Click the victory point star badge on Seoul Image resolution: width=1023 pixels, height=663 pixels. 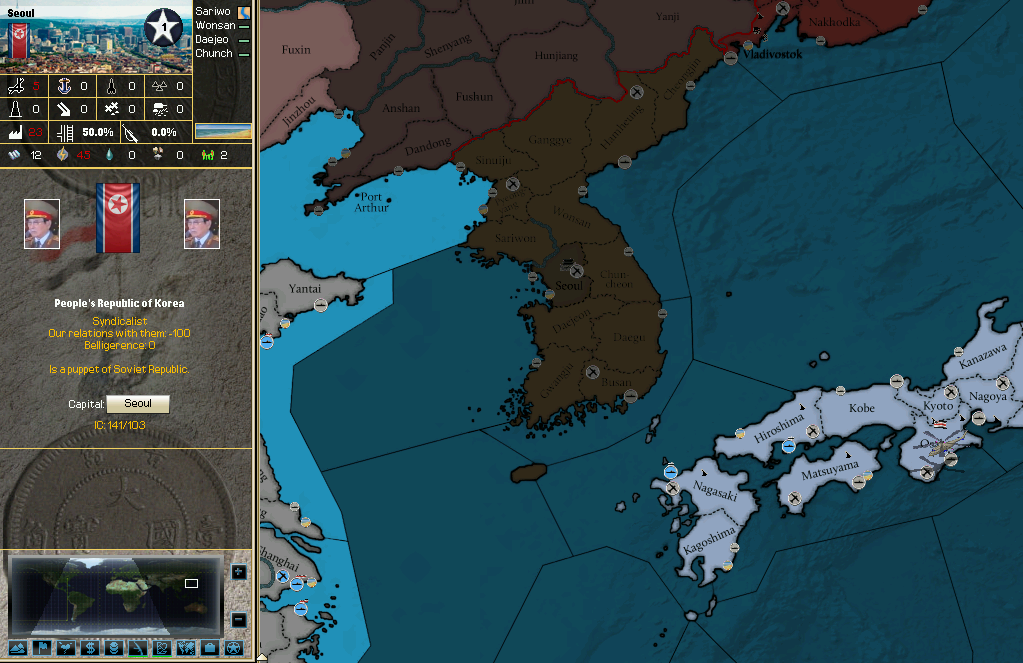(x=163, y=28)
